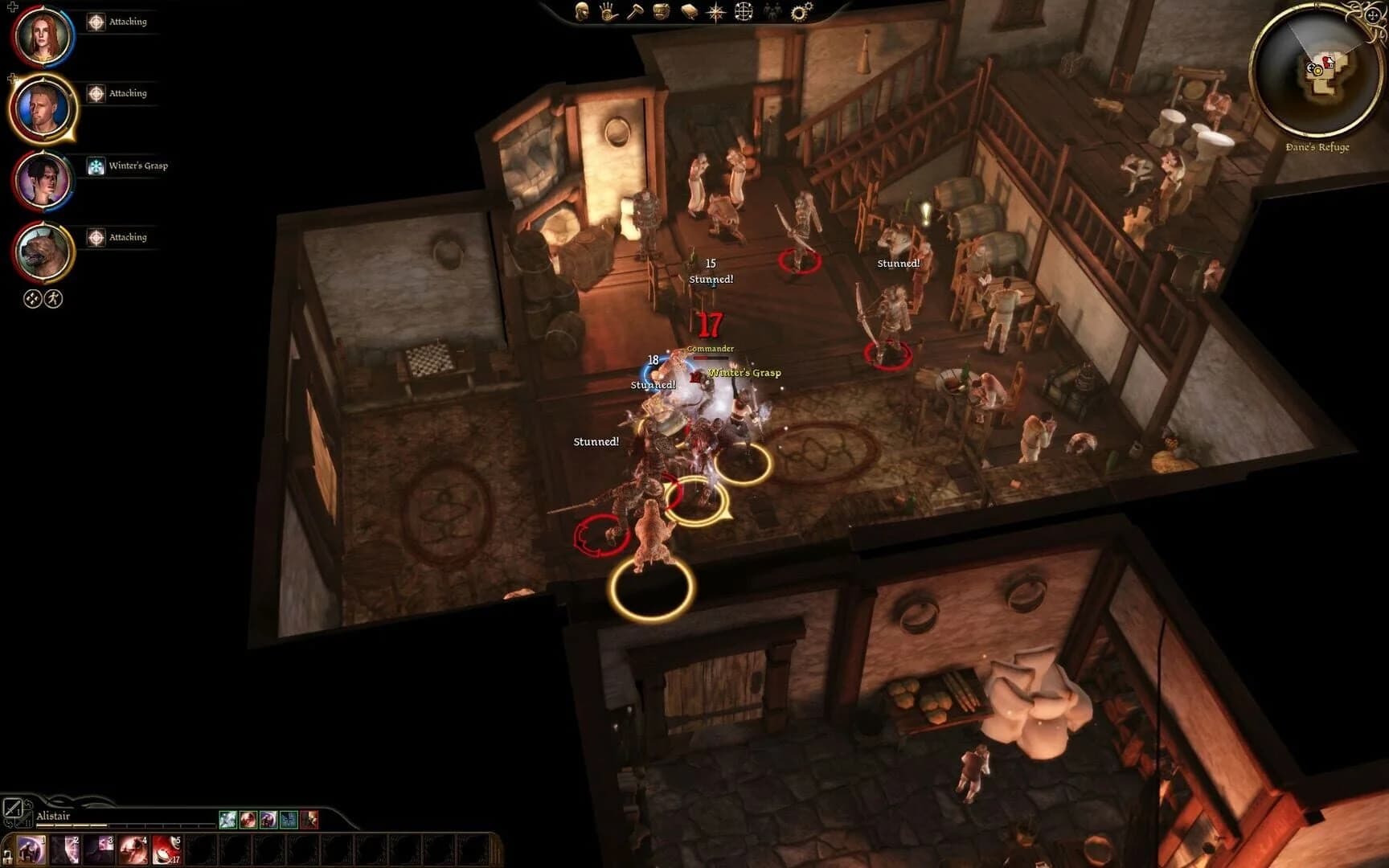Image resolution: width=1389 pixels, height=868 pixels.
Task: Open the Options gears icon
Action: [798, 11]
